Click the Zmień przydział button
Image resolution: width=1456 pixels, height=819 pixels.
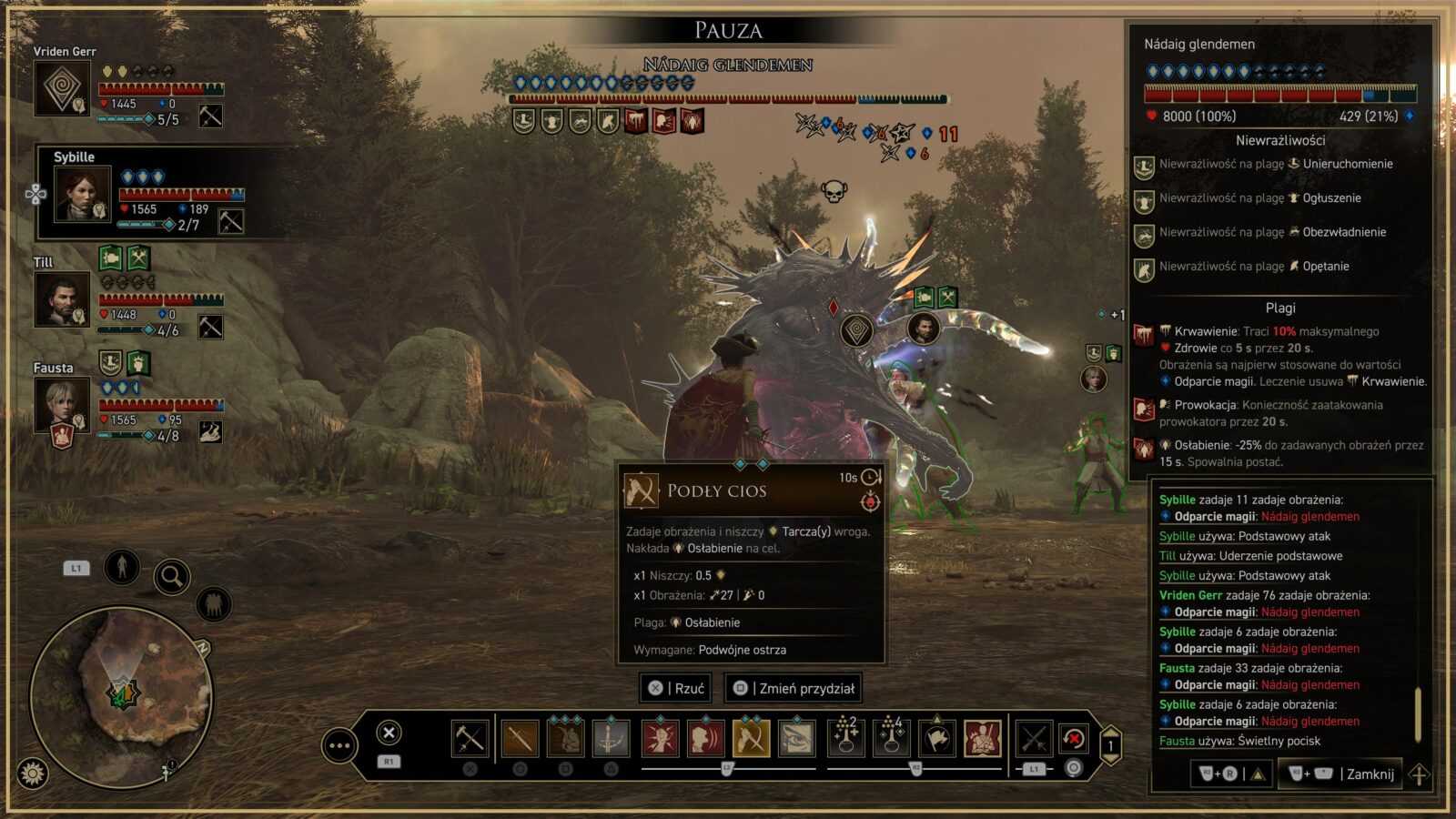(x=794, y=689)
